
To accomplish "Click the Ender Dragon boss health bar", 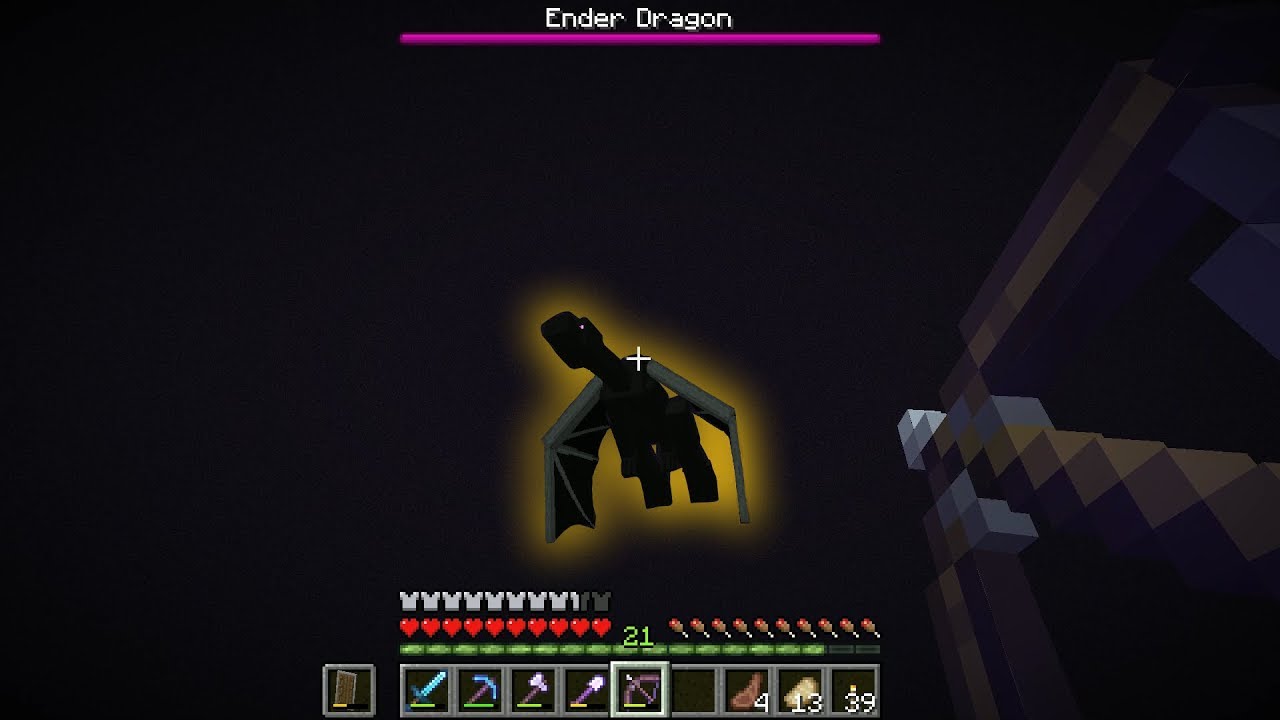I will (640, 38).
